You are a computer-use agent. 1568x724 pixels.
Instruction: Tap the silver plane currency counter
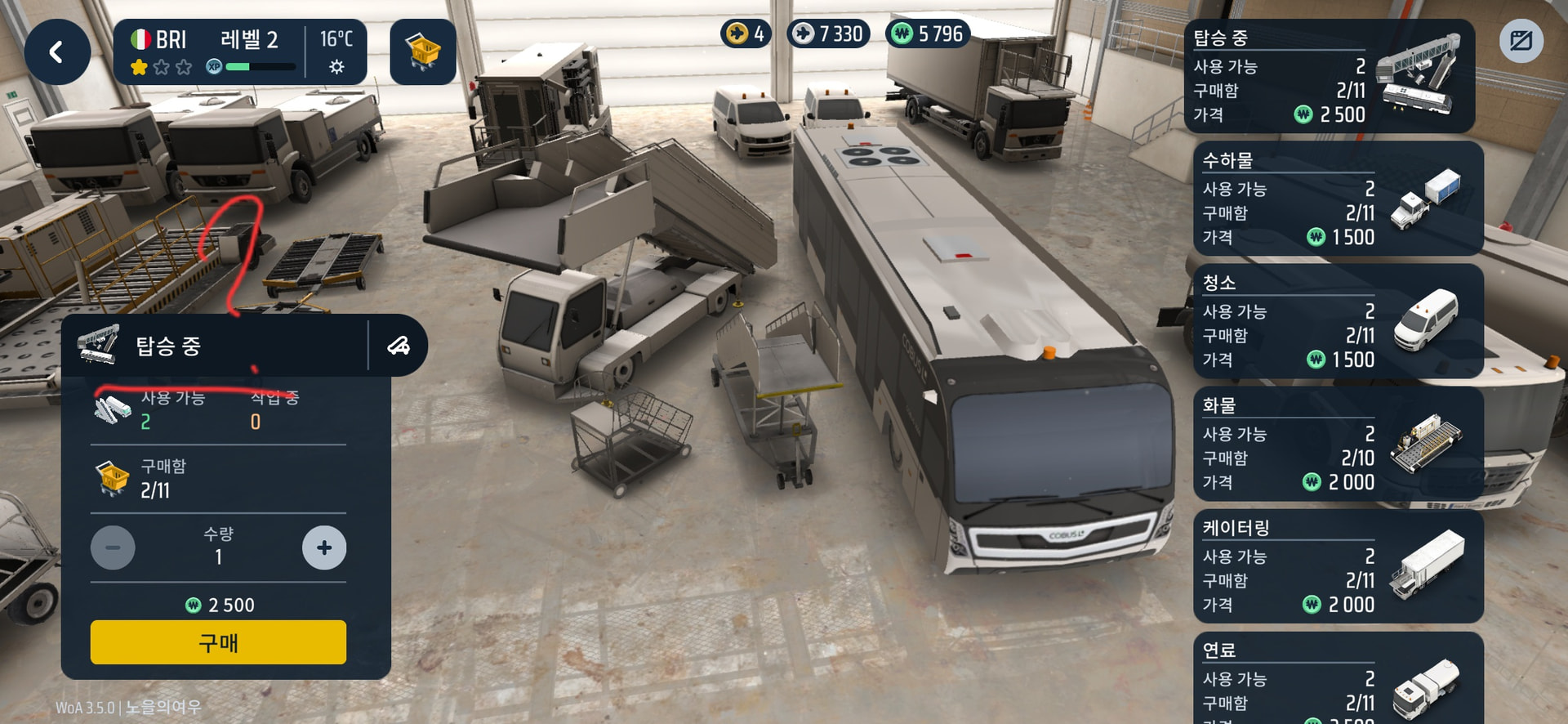[828, 34]
